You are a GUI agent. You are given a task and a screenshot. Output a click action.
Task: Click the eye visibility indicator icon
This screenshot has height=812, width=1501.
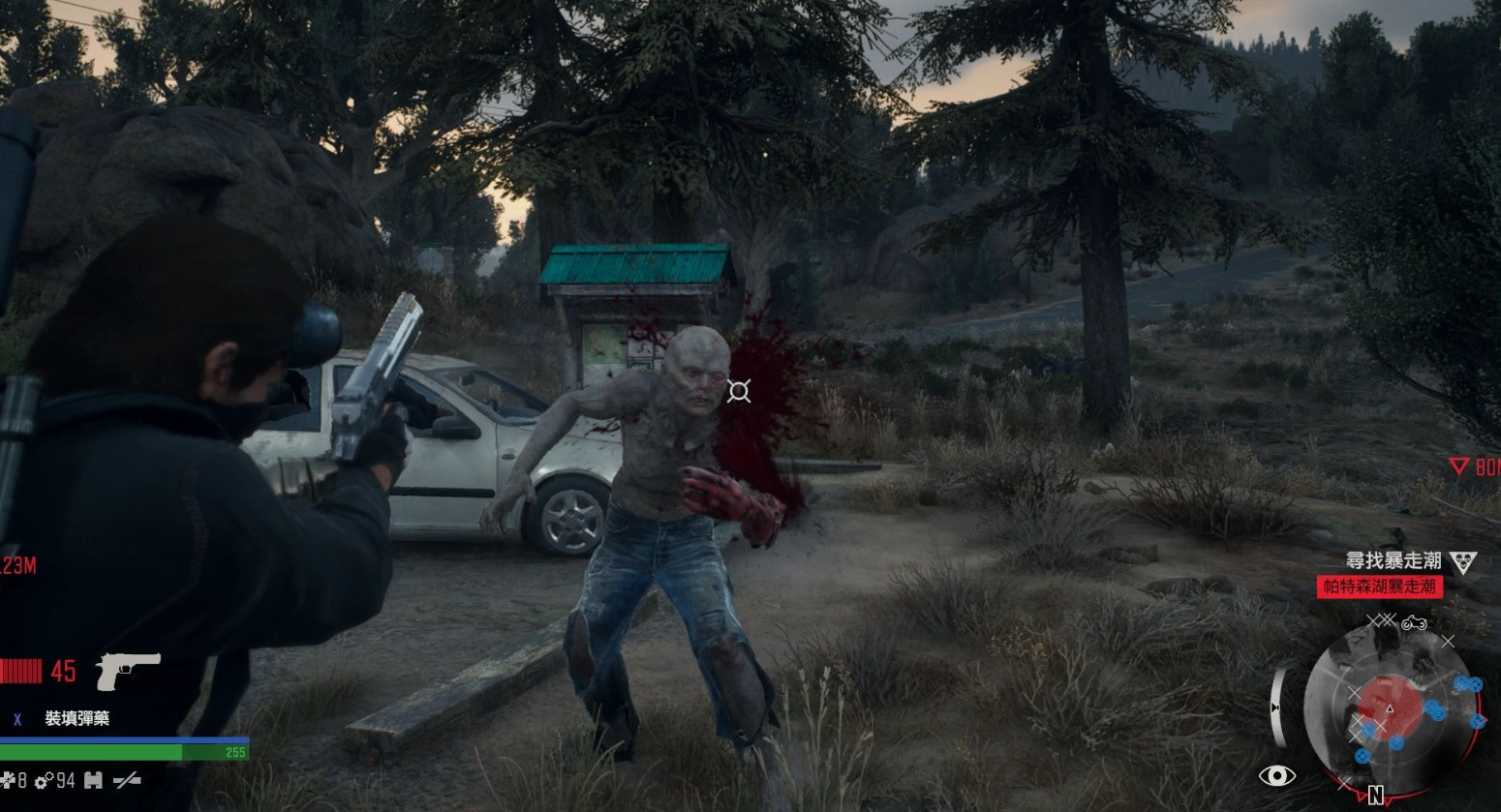click(x=1276, y=775)
